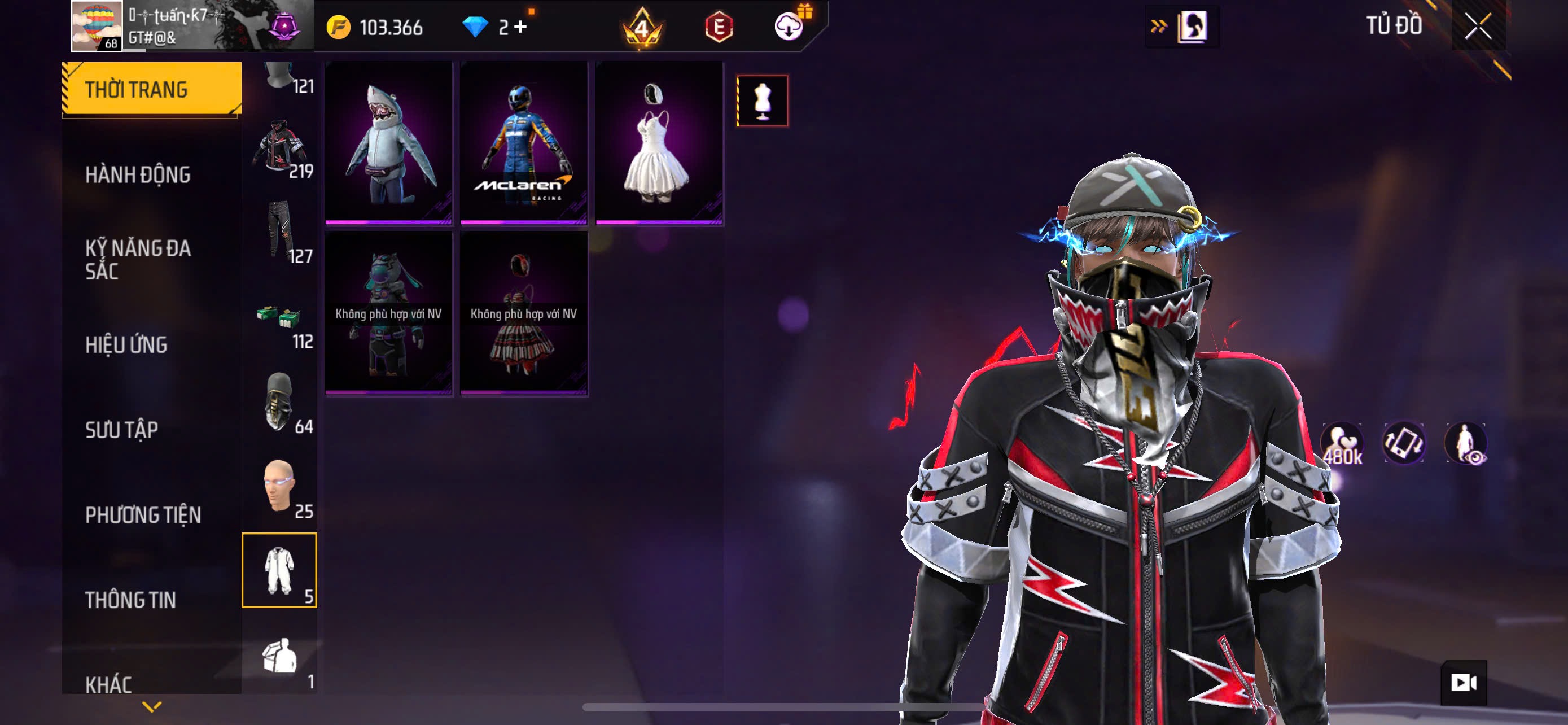Show the THÔNG TIN section
This screenshot has height=725, width=1568.
(130, 600)
